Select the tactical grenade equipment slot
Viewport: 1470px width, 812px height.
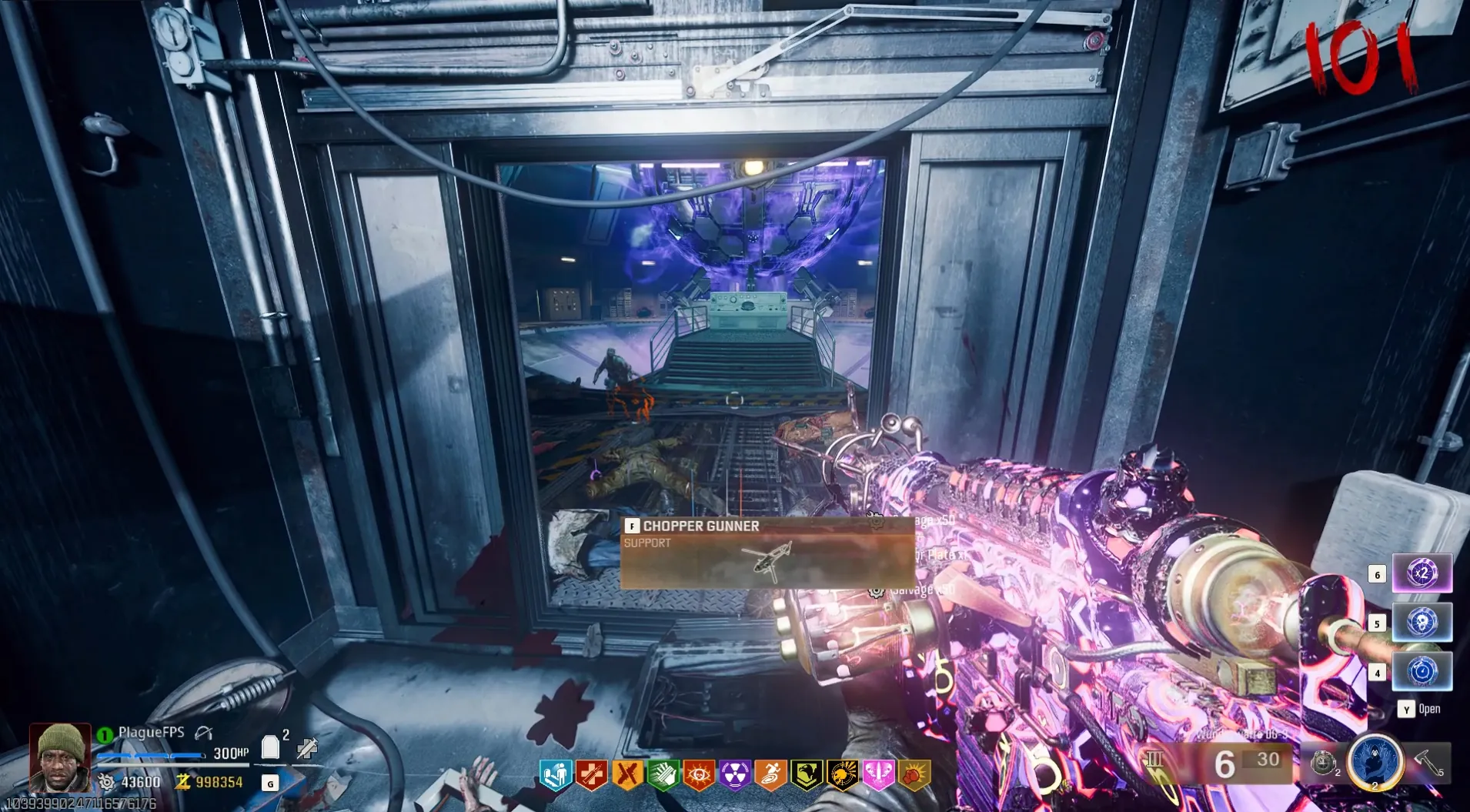pyautogui.click(x=1323, y=762)
